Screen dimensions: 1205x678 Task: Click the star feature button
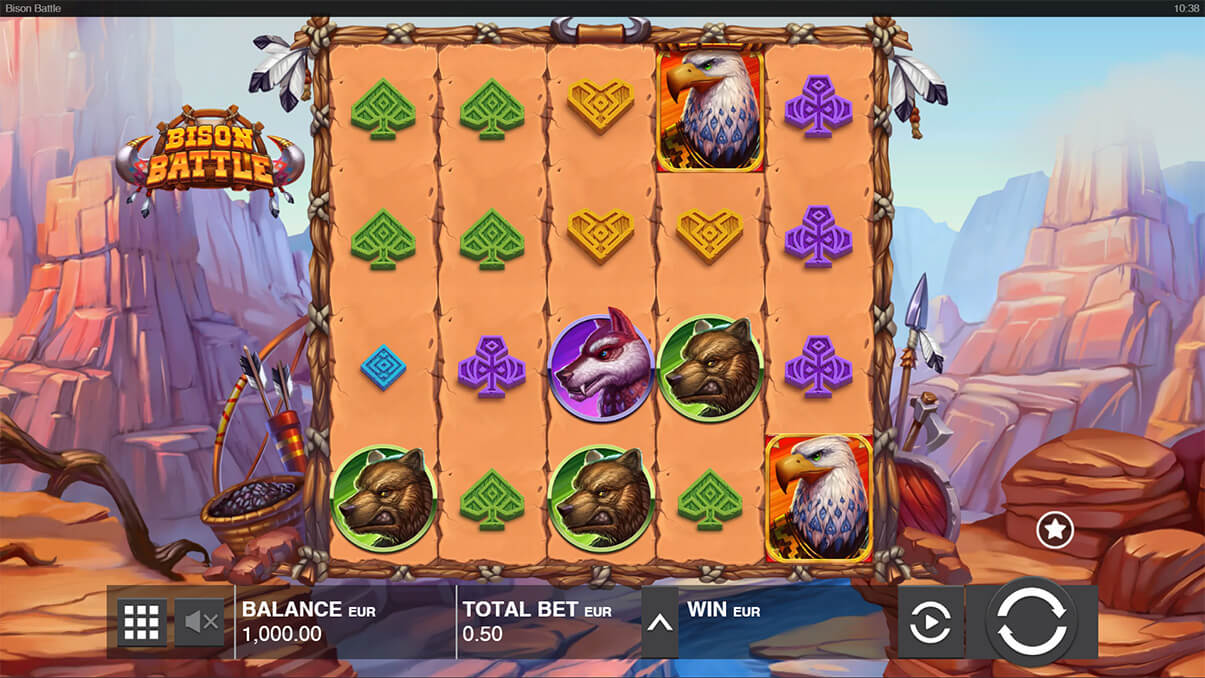point(1054,529)
